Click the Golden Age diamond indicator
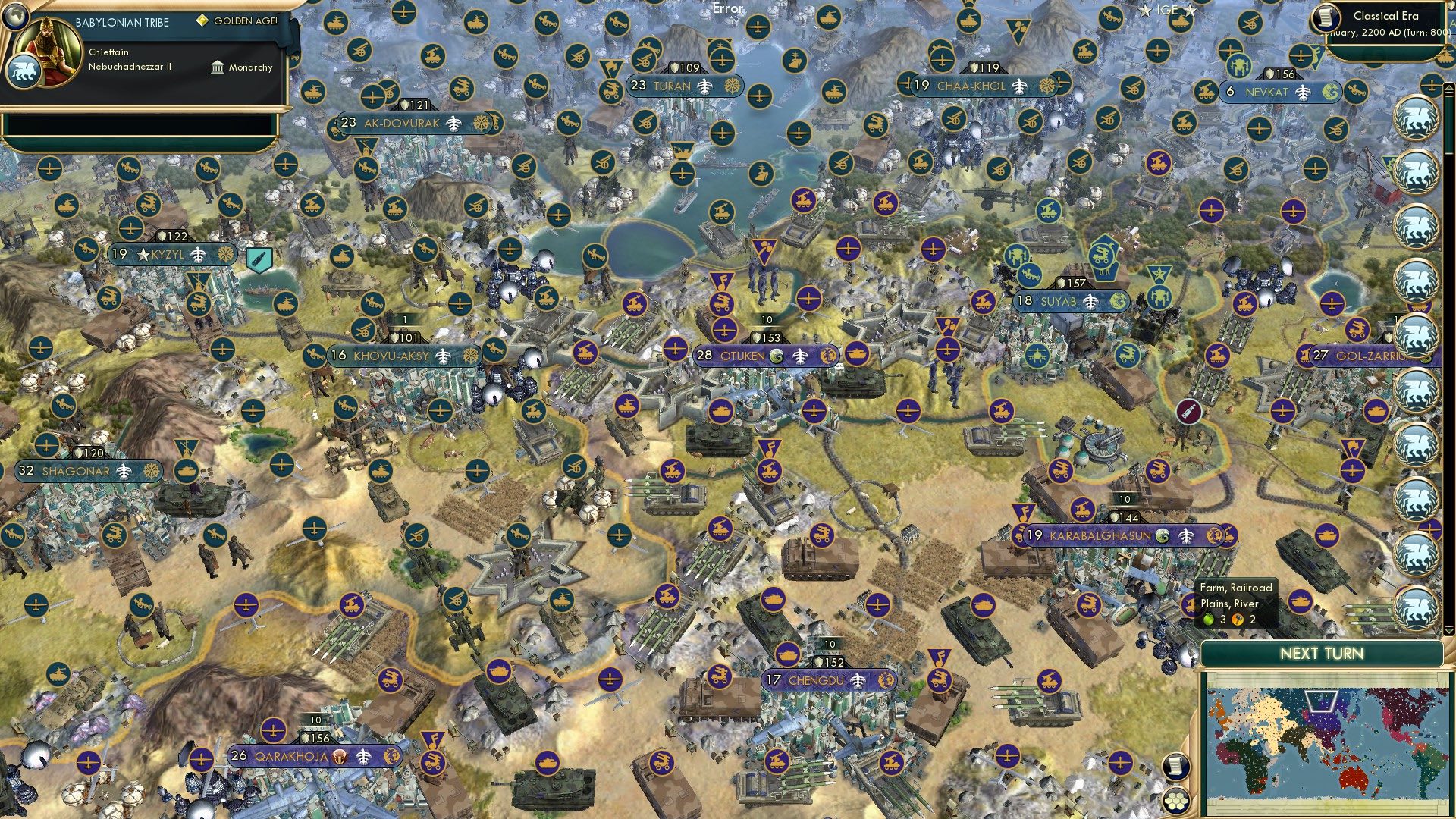Screen dimensions: 1456x819 click(x=202, y=21)
